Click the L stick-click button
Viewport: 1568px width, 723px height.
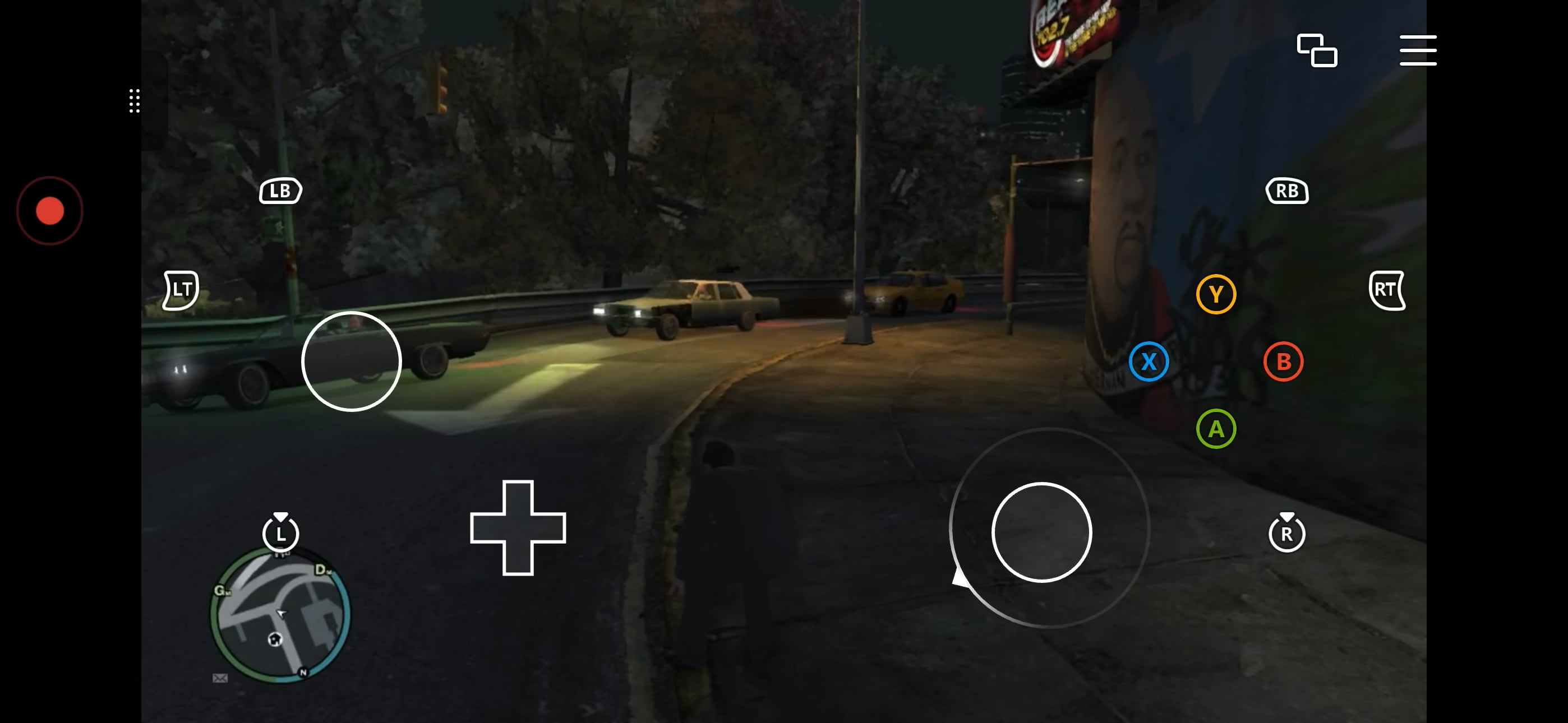click(x=280, y=533)
